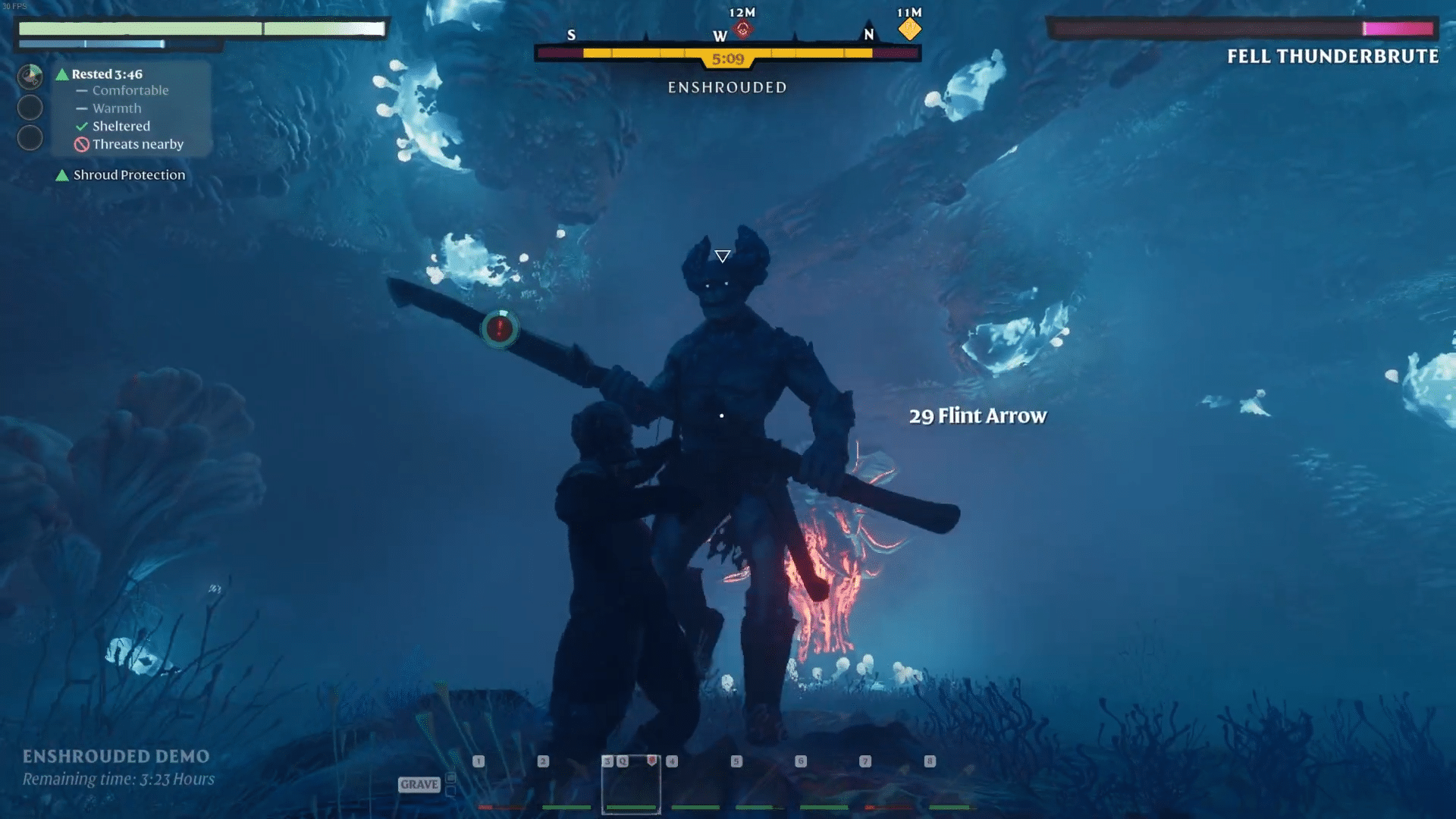Toggle the Comfortable status indicator
Viewport: 1456px width, 819px height.
(82, 91)
